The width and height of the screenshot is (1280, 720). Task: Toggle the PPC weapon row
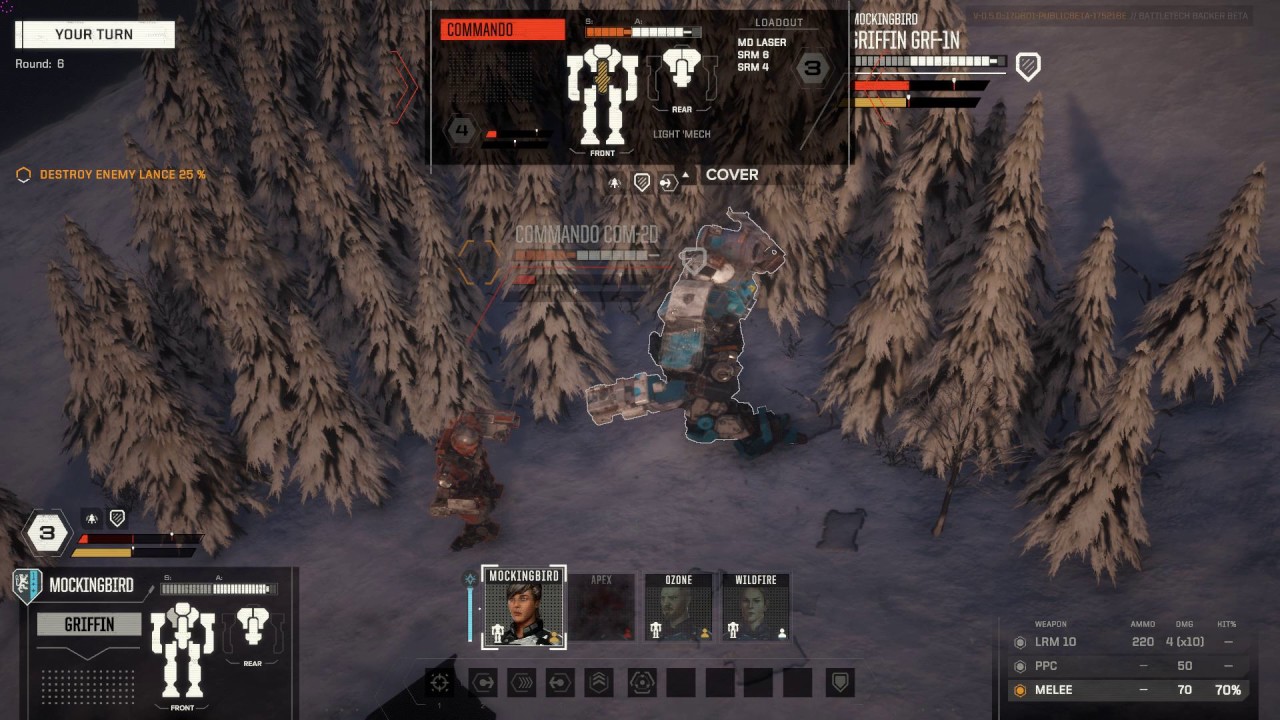point(1128,666)
